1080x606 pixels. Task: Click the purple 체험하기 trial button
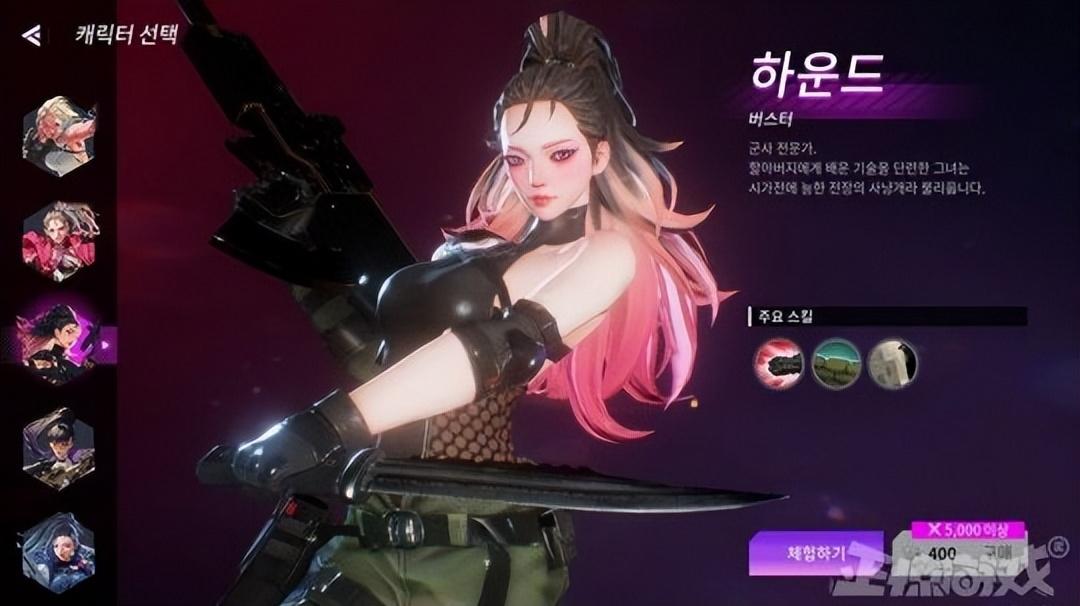pyautogui.click(x=816, y=552)
